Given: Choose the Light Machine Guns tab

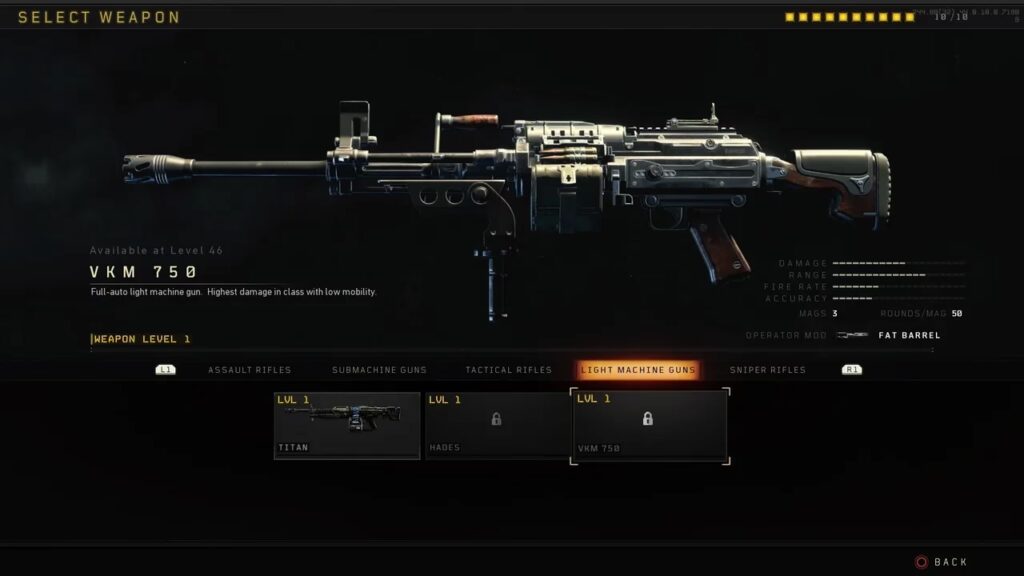Looking at the screenshot, I should point(639,370).
